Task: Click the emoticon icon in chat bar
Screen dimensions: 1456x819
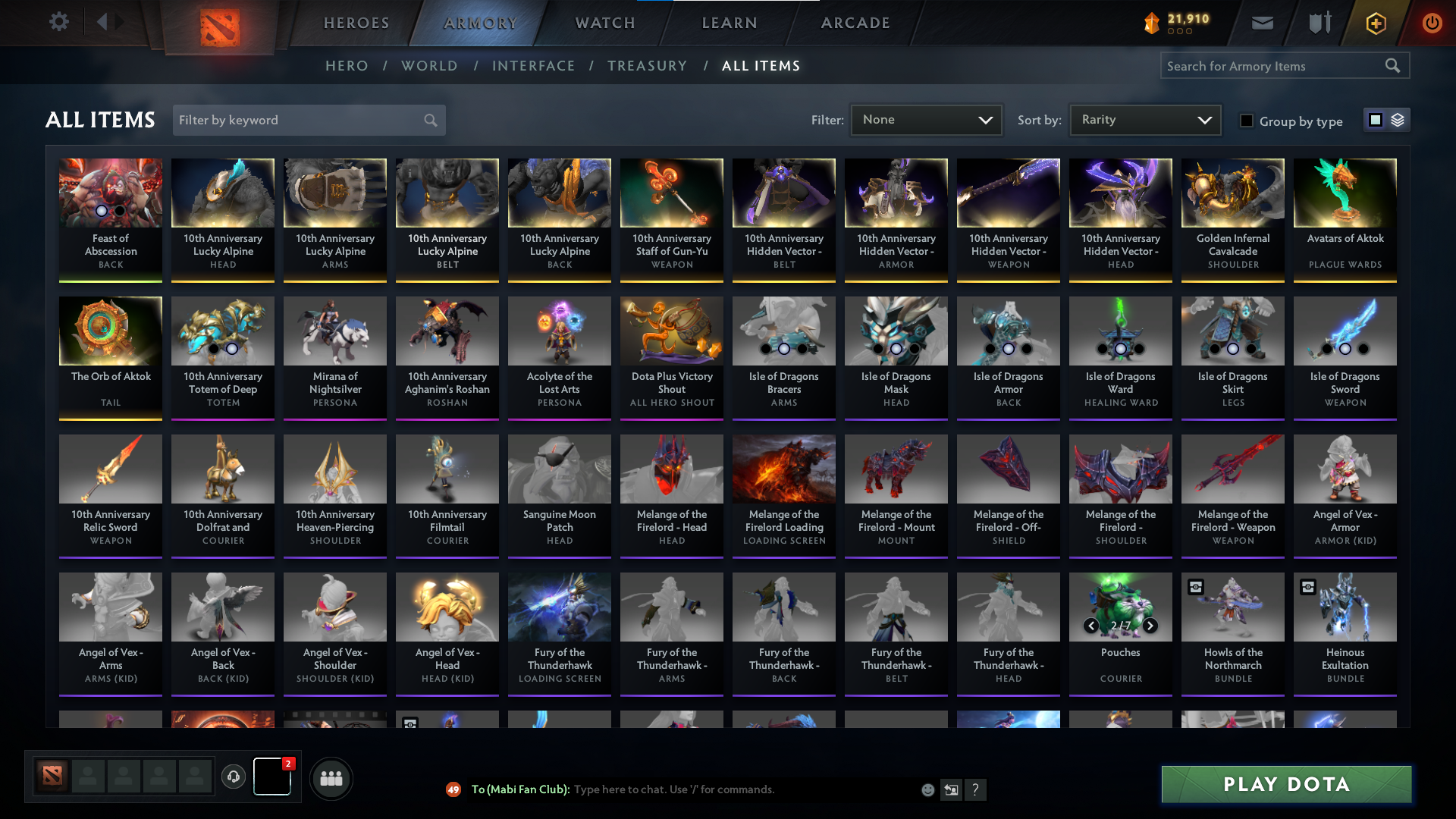Action: 927,789
